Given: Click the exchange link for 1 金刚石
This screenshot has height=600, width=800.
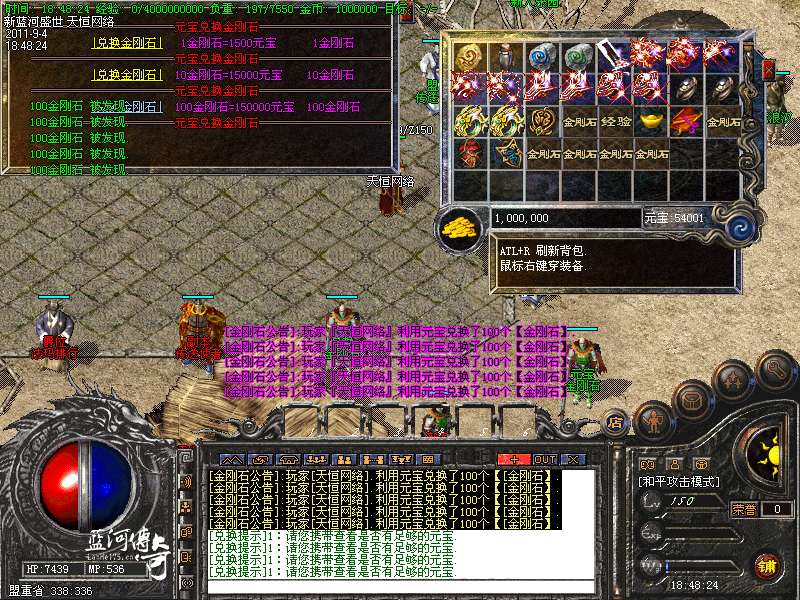Looking at the screenshot, I should point(127,43).
